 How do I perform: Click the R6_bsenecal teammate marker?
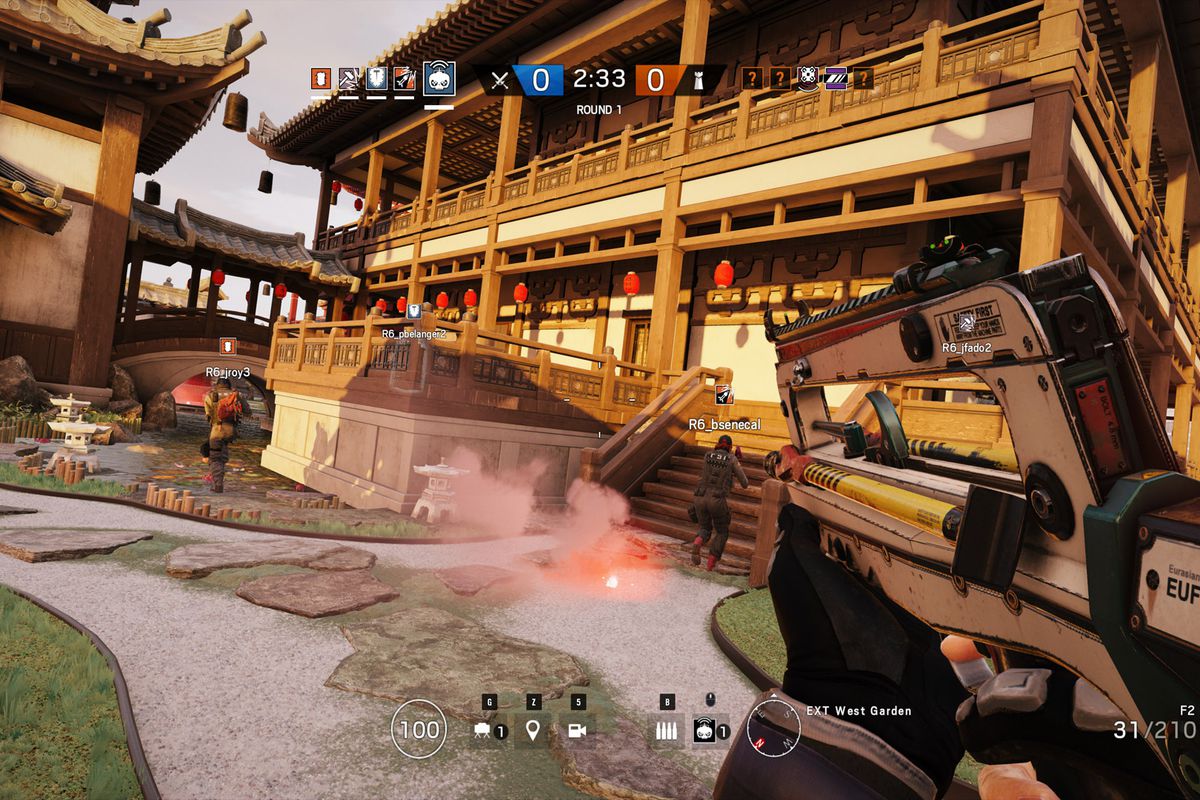[724, 396]
